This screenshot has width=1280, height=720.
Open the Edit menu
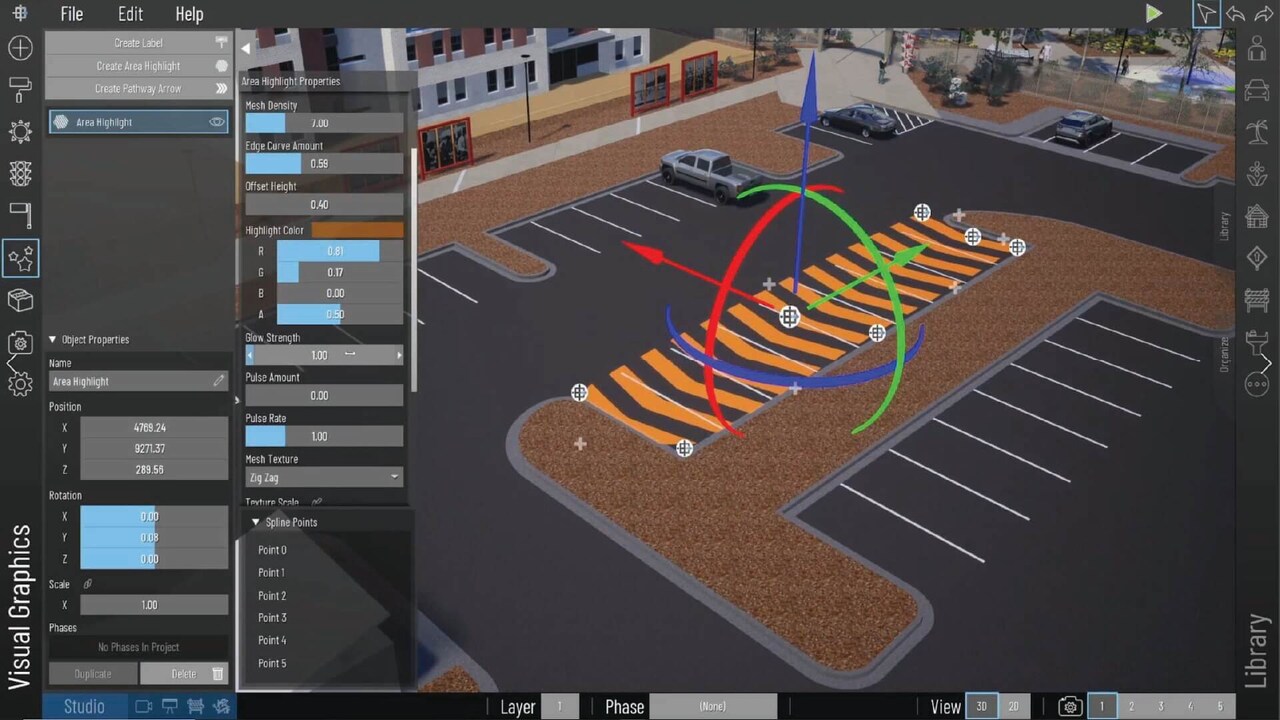[x=130, y=14]
